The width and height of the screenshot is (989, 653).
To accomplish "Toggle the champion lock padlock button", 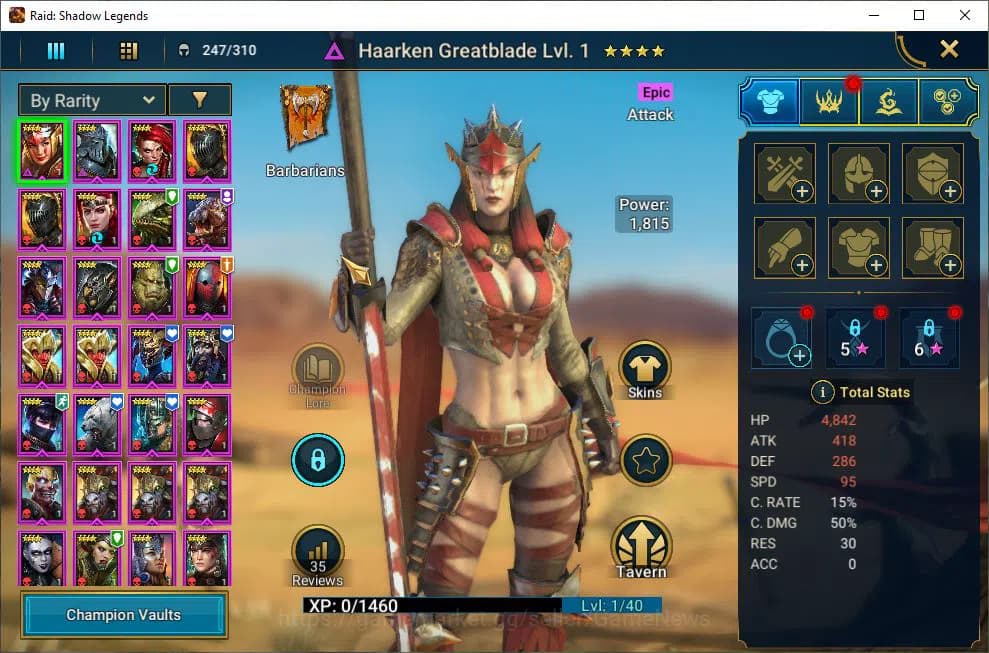I will click(317, 460).
